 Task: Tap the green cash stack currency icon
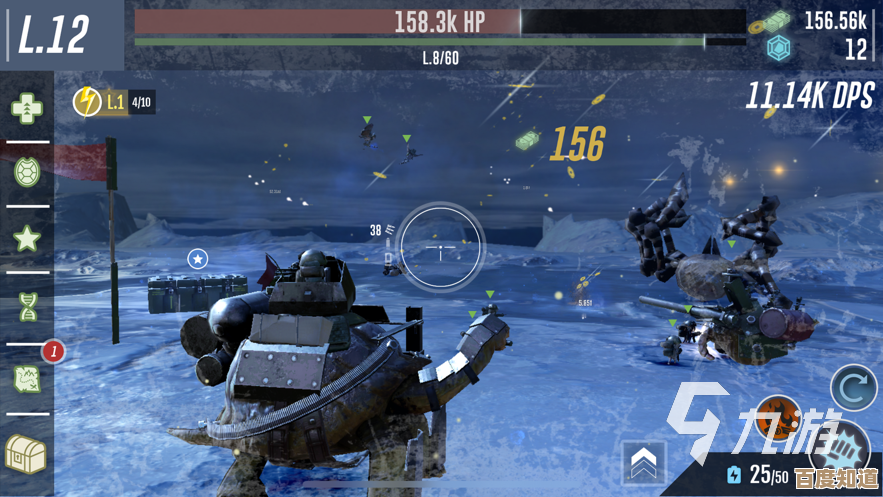778,19
